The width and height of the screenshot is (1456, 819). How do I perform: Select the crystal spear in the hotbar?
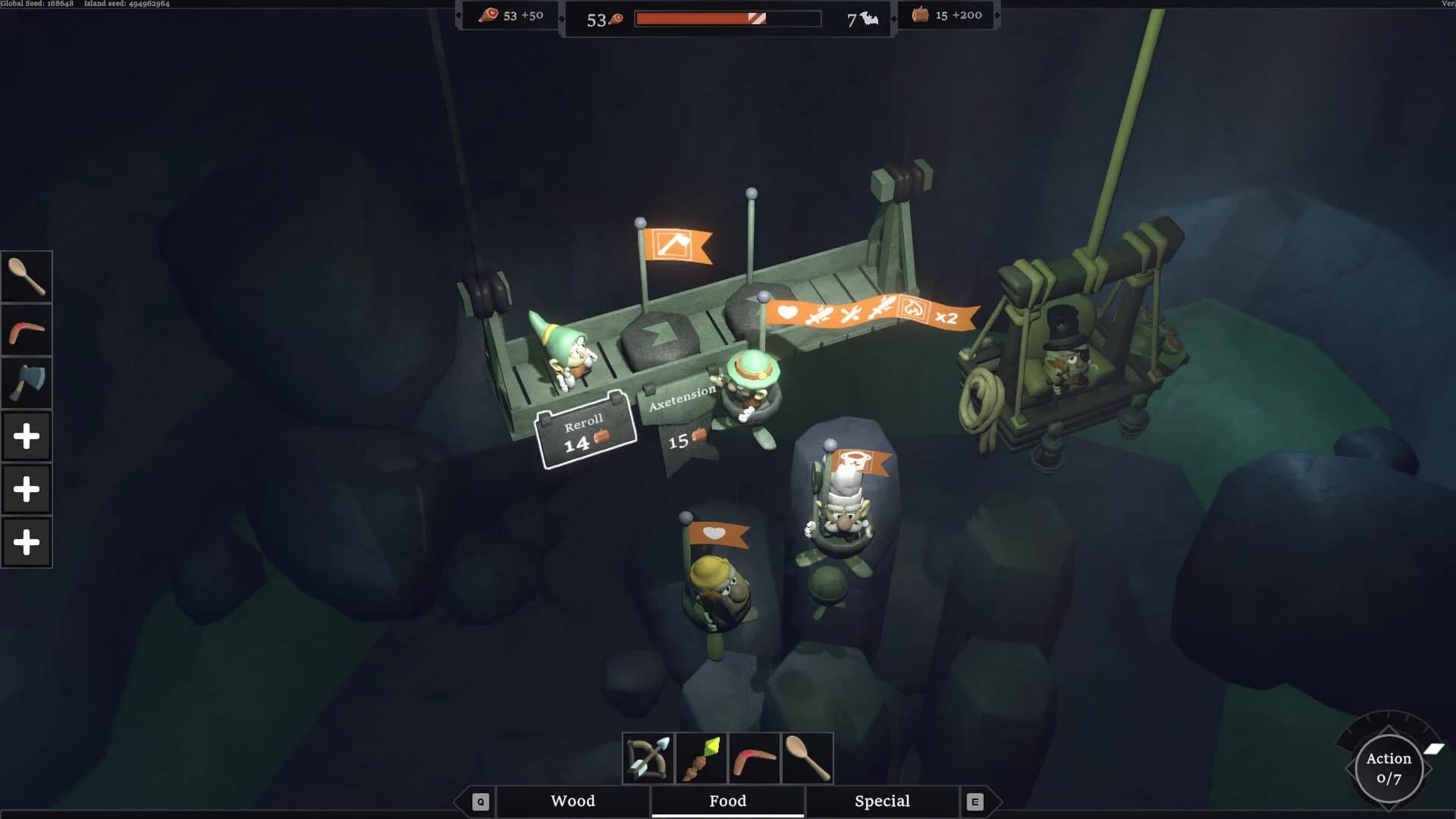701,756
